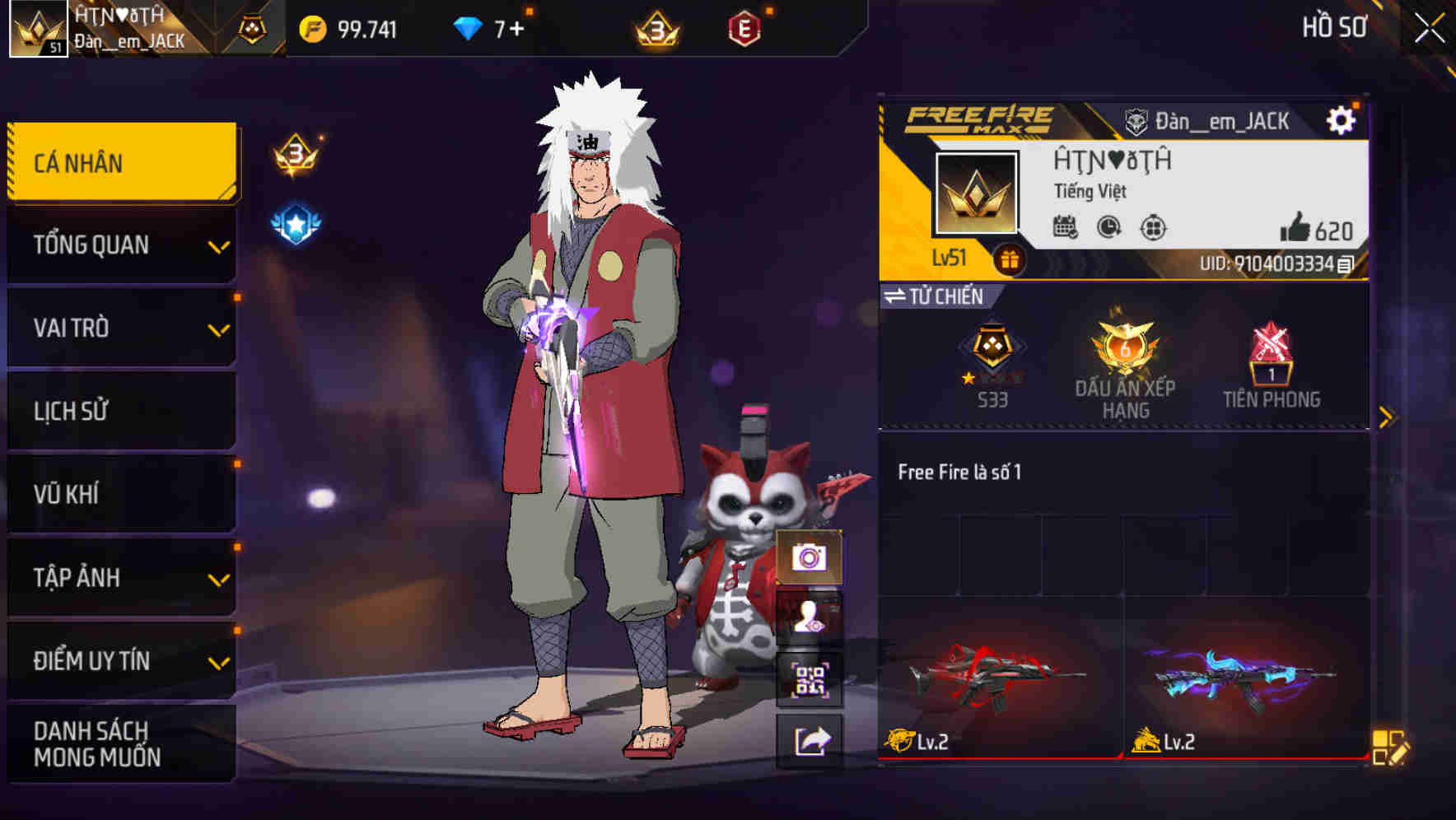Share the profile using the share icon
Screen dimensions: 1456x820
811,740
